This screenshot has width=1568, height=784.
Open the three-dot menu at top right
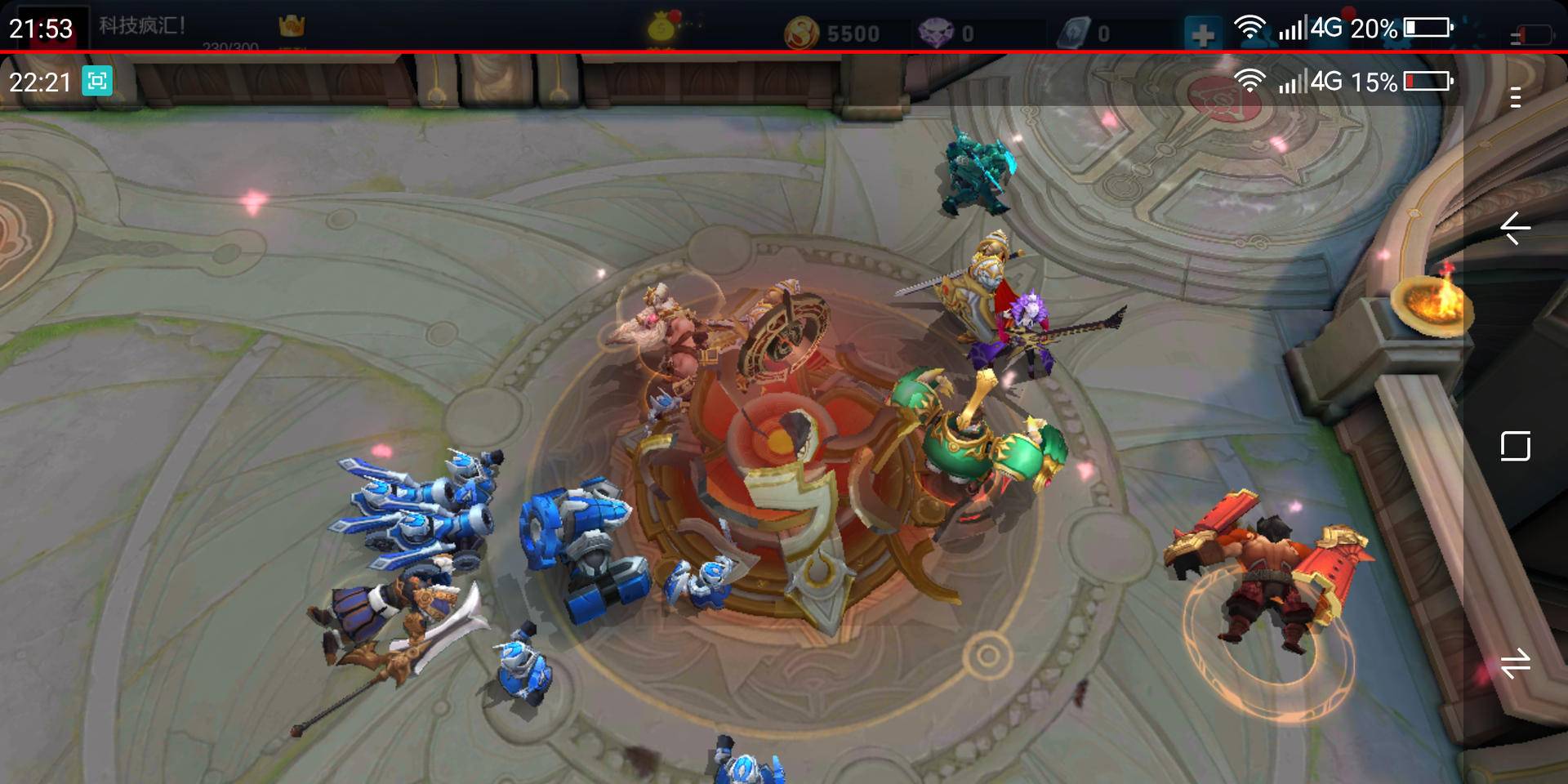1516,98
